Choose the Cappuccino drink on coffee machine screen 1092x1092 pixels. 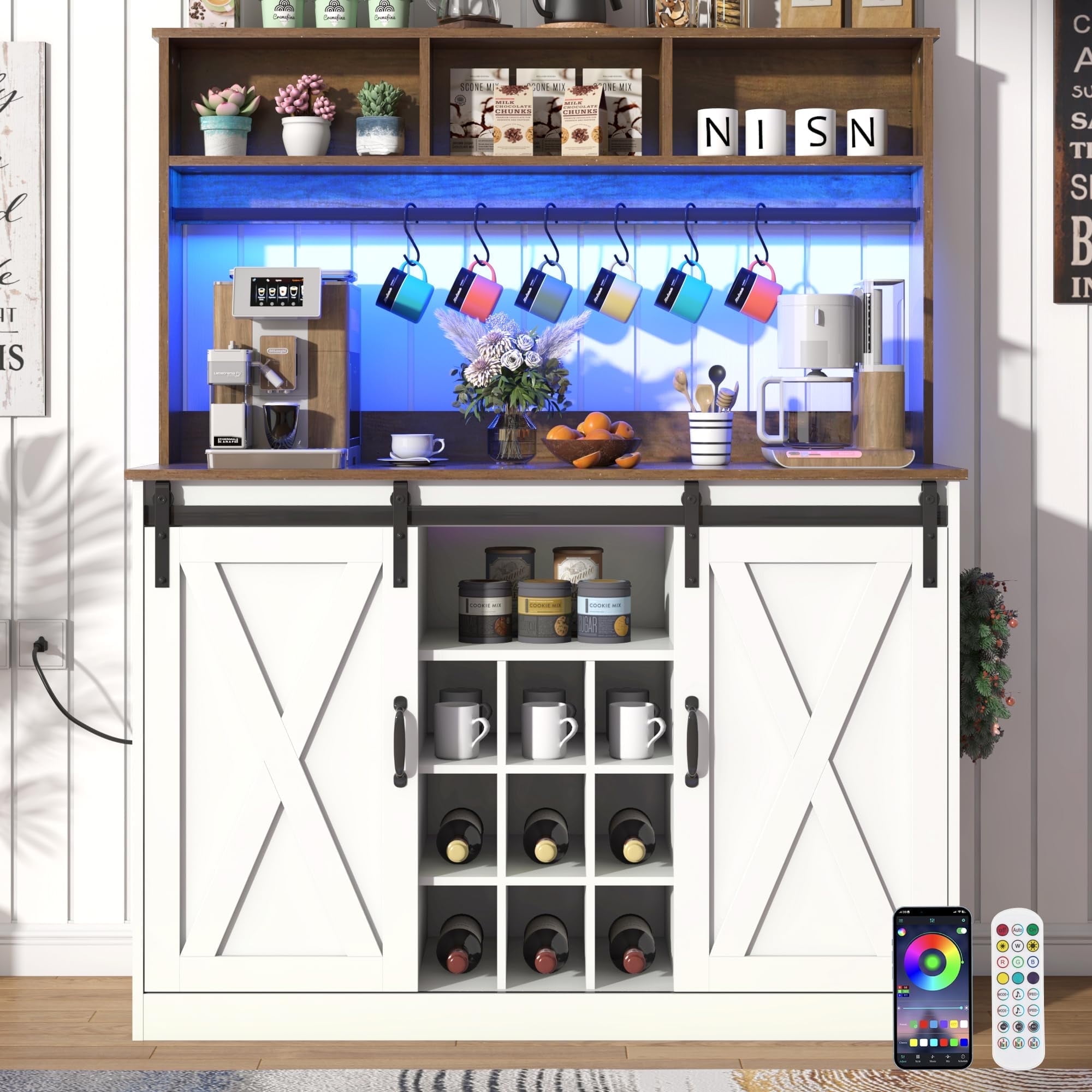pos(283,292)
